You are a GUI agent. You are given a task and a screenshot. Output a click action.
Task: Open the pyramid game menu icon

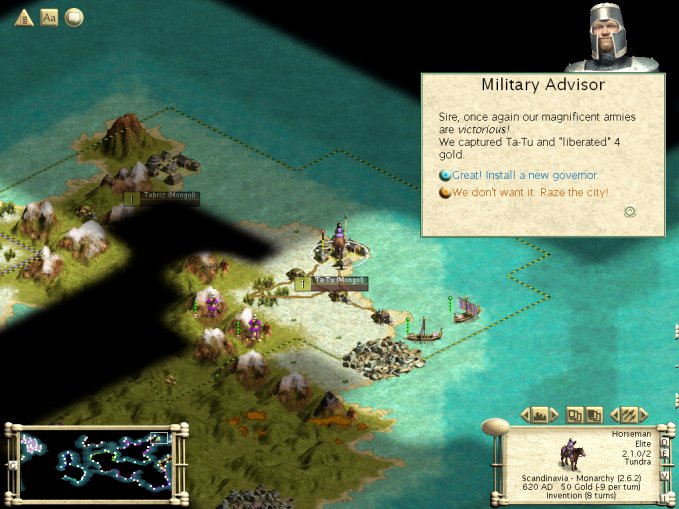click(x=24, y=17)
